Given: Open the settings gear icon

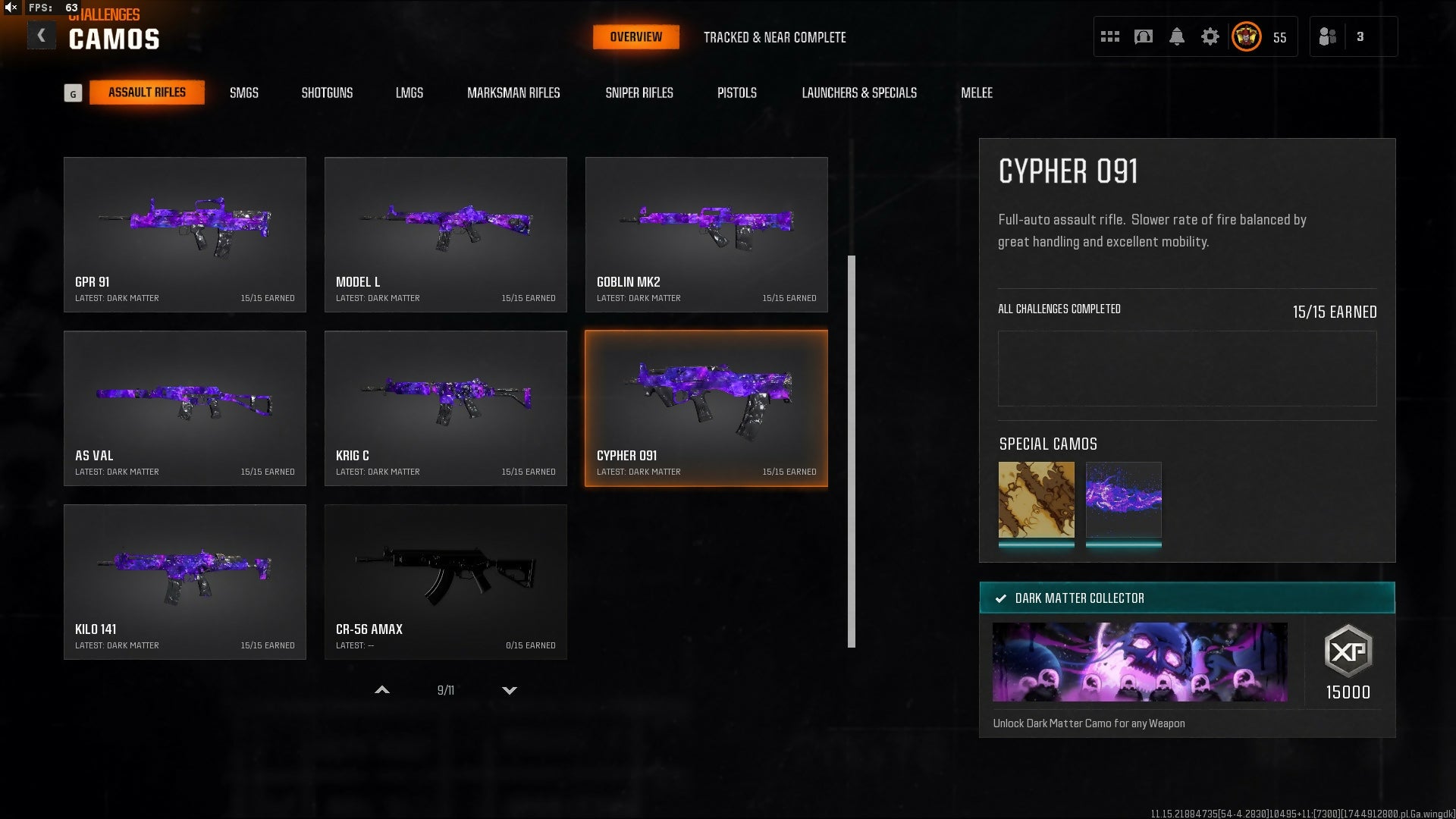Looking at the screenshot, I should click(x=1210, y=36).
